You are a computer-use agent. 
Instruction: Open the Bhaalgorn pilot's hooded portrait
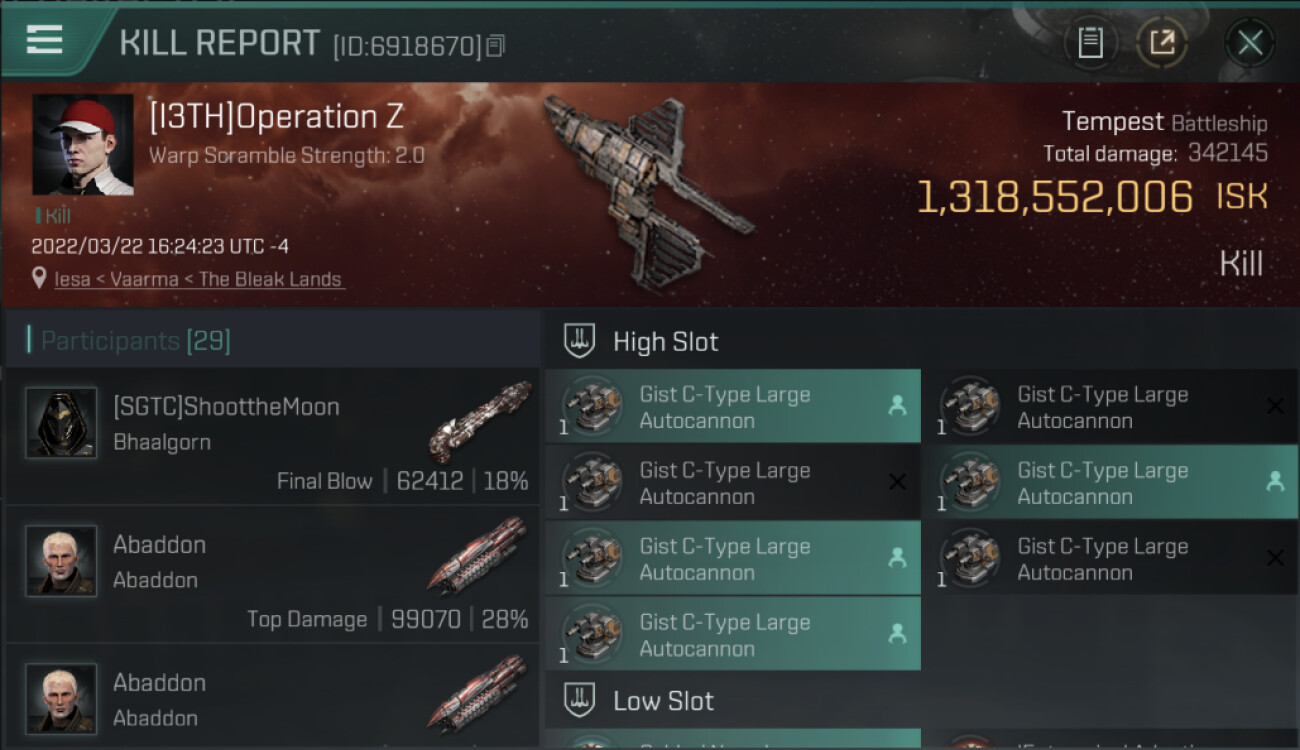tap(61, 423)
